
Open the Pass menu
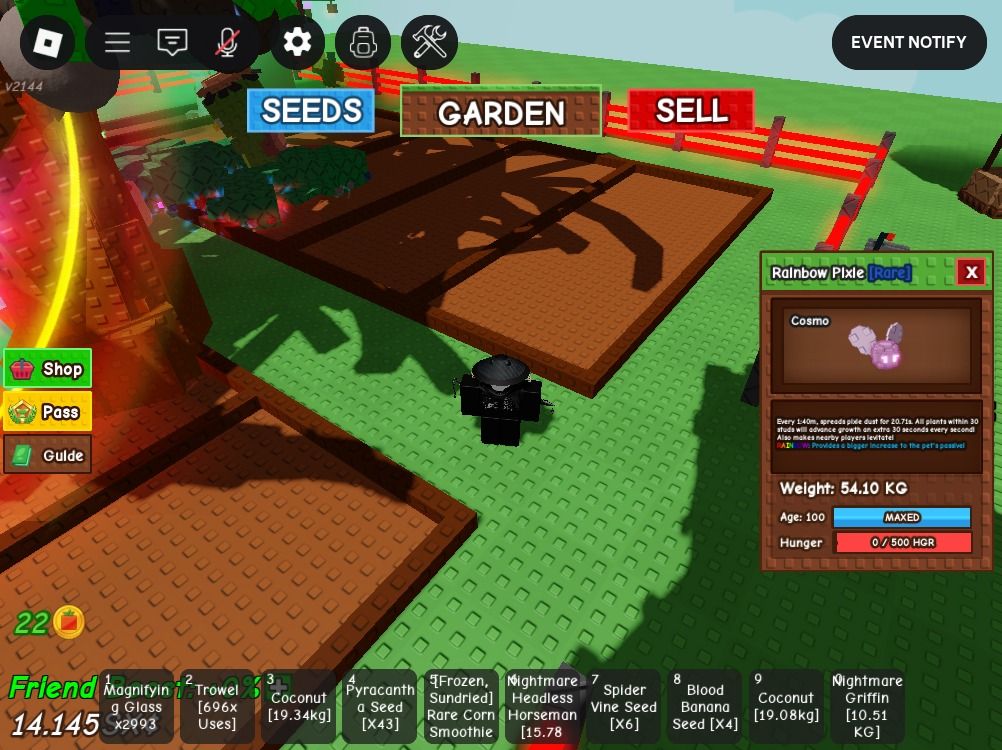click(48, 412)
